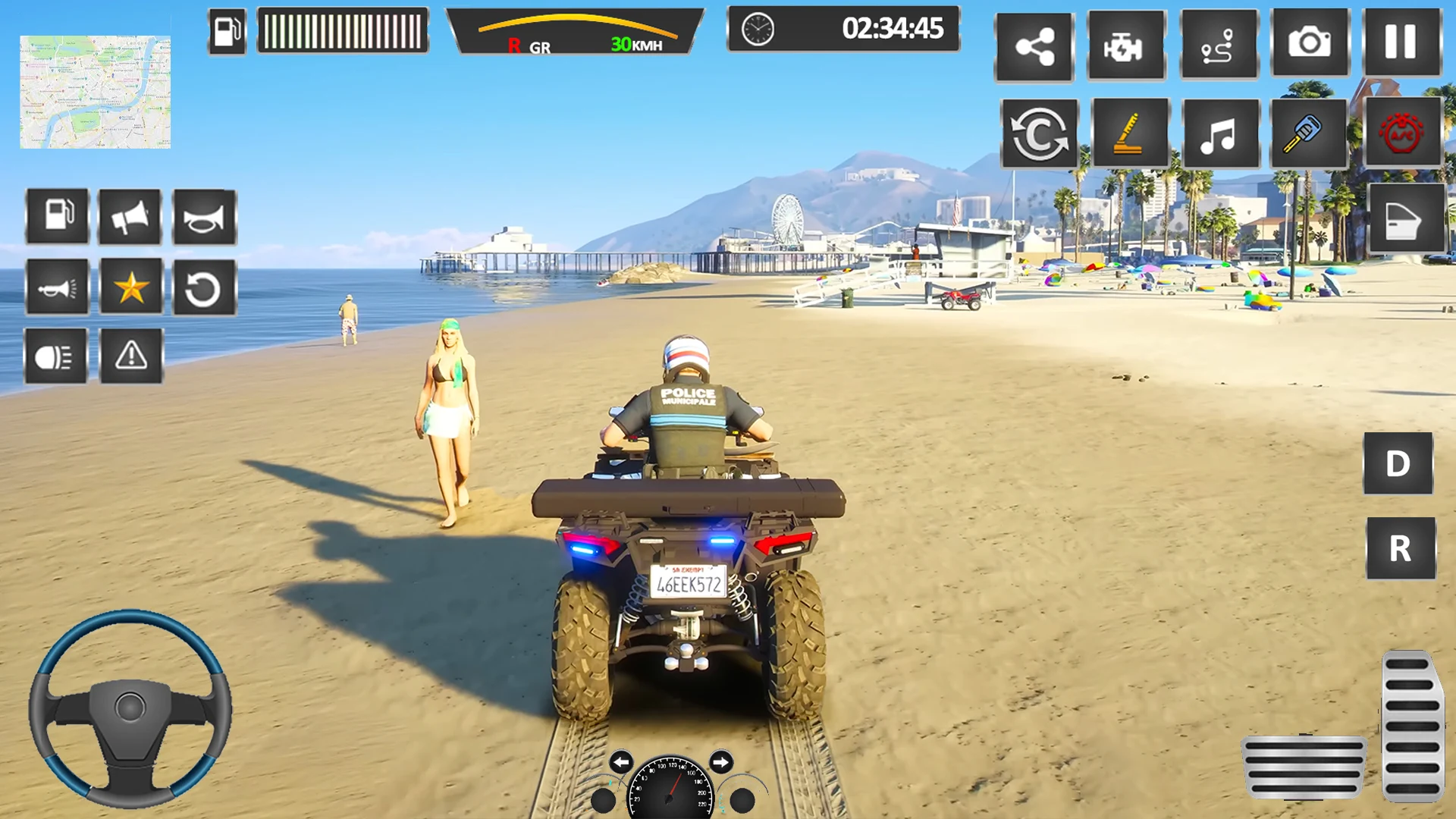Turn on the hazard warning triangle
The image size is (1456, 819).
click(131, 356)
